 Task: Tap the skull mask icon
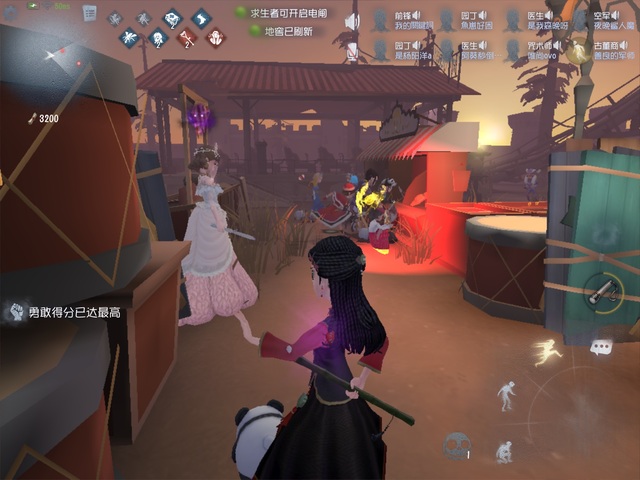457,446
